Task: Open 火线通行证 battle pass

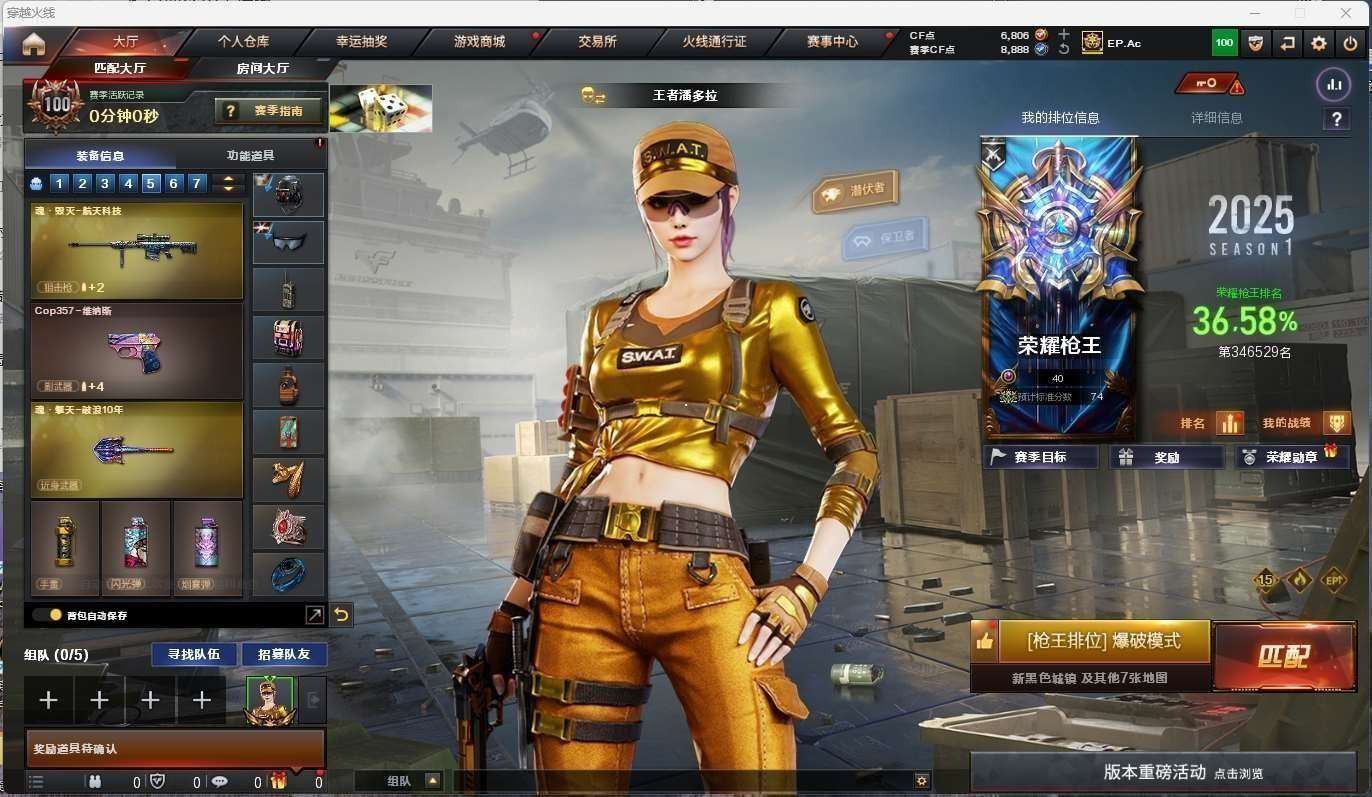Action: pyautogui.click(x=714, y=42)
